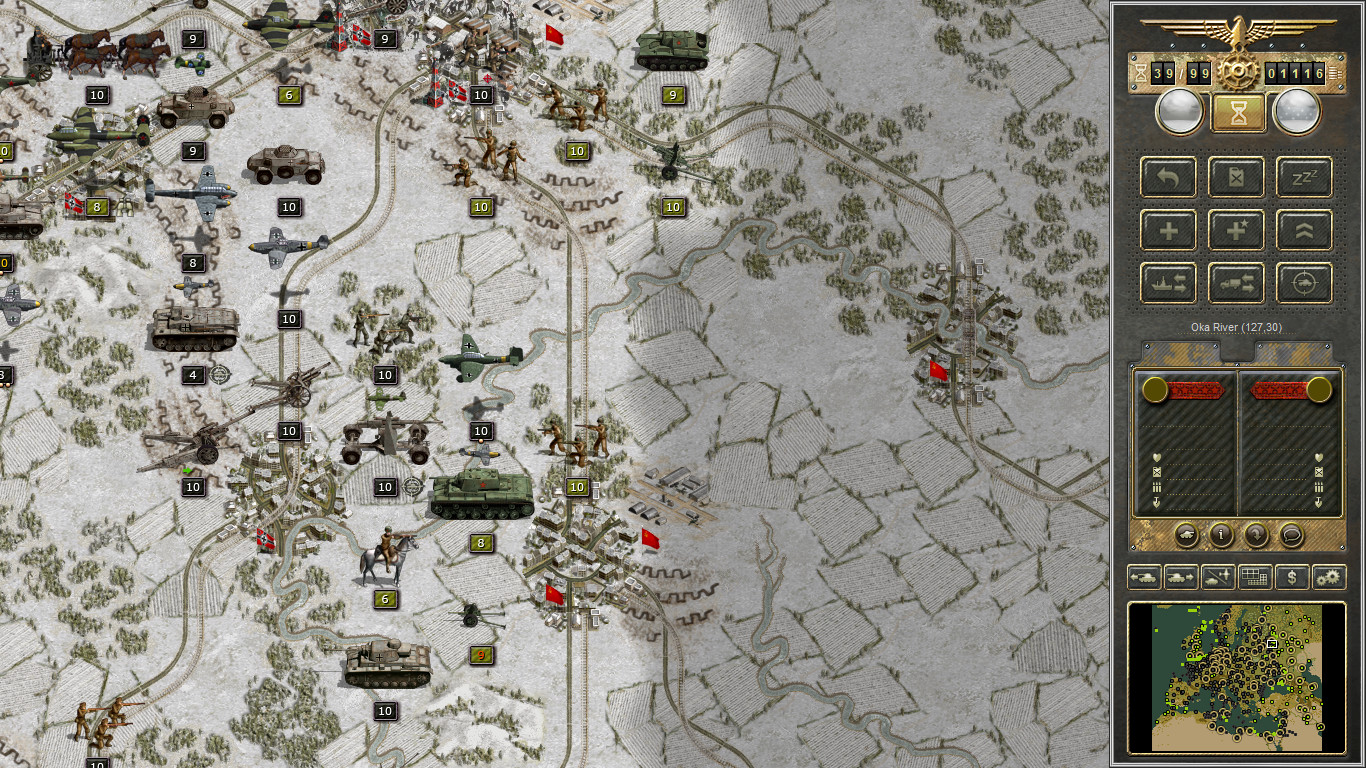The width and height of the screenshot is (1366, 768).
Task: Apply elite reinforcements with starred plus icon
Action: (1237, 230)
